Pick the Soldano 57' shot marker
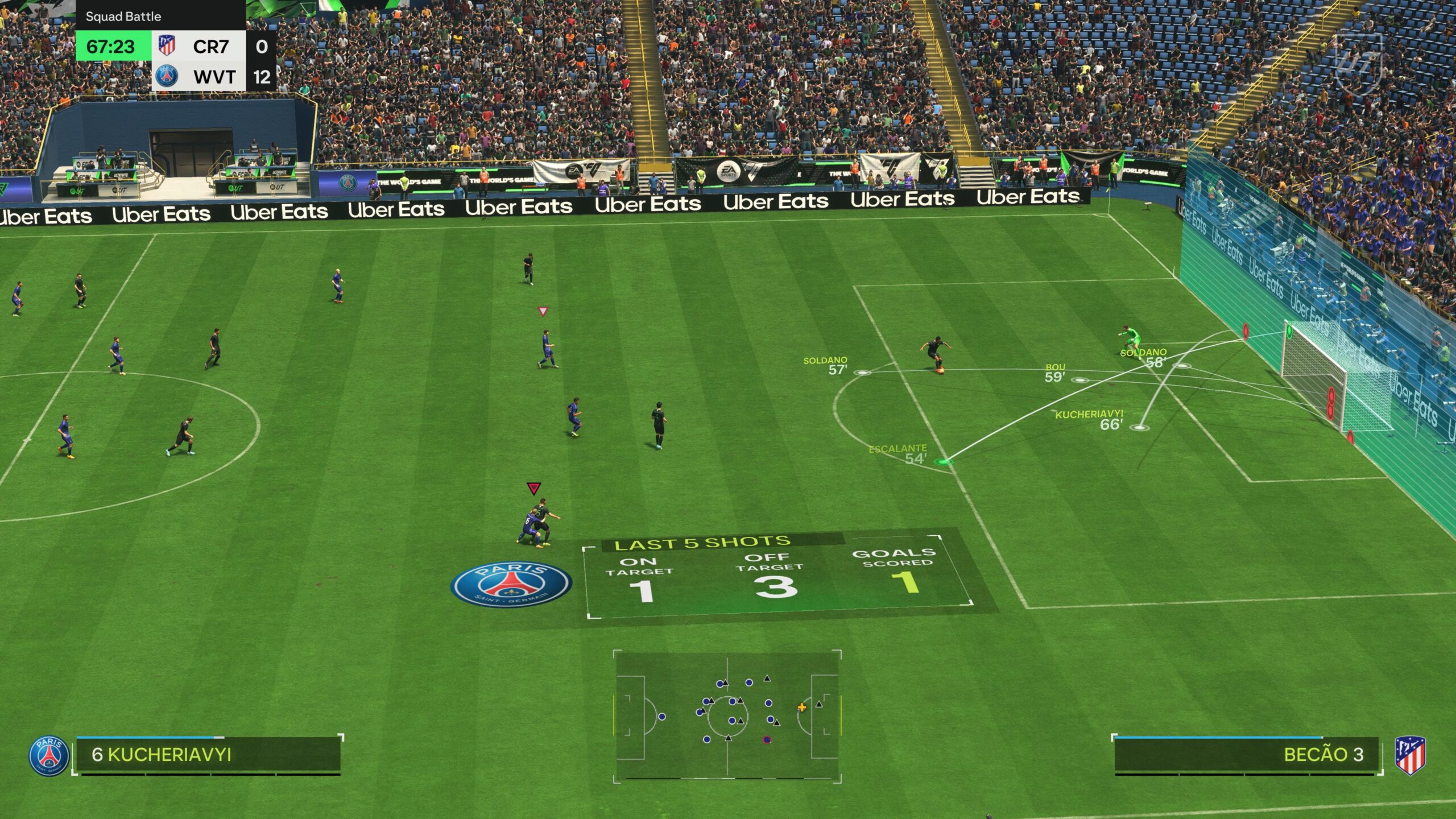Image resolution: width=1456 pixels, height=819 pixels. (862, 373)
